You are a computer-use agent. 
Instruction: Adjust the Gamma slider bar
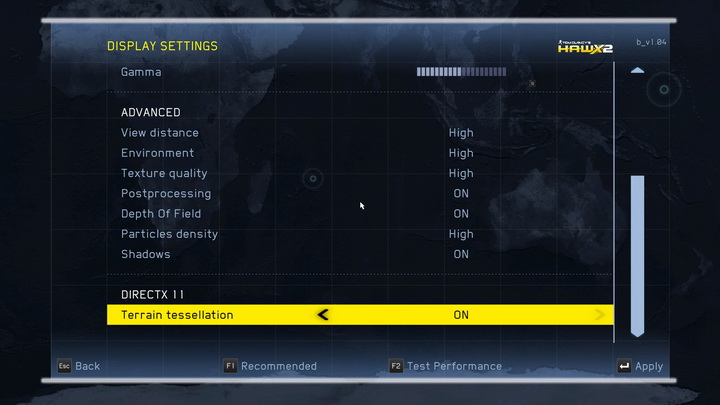click(x=461, y=72)
